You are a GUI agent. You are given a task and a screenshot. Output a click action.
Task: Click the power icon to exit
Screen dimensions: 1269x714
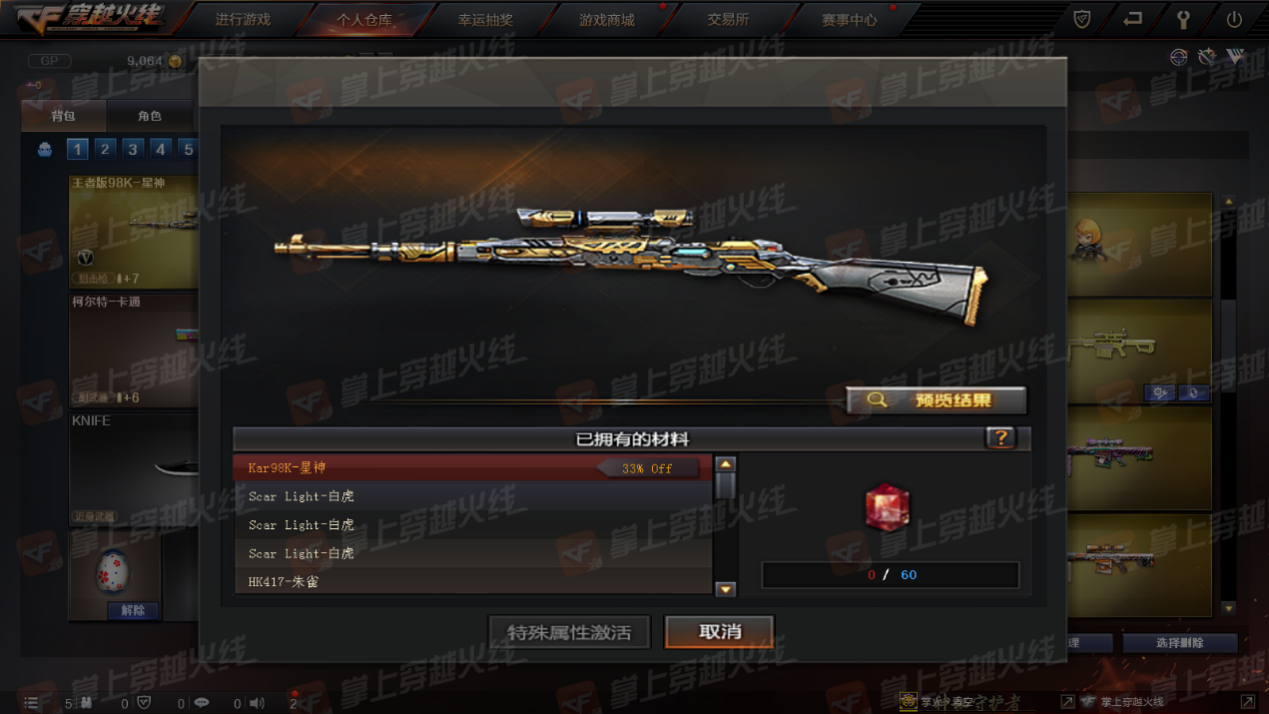click(x=1234, y=19)
